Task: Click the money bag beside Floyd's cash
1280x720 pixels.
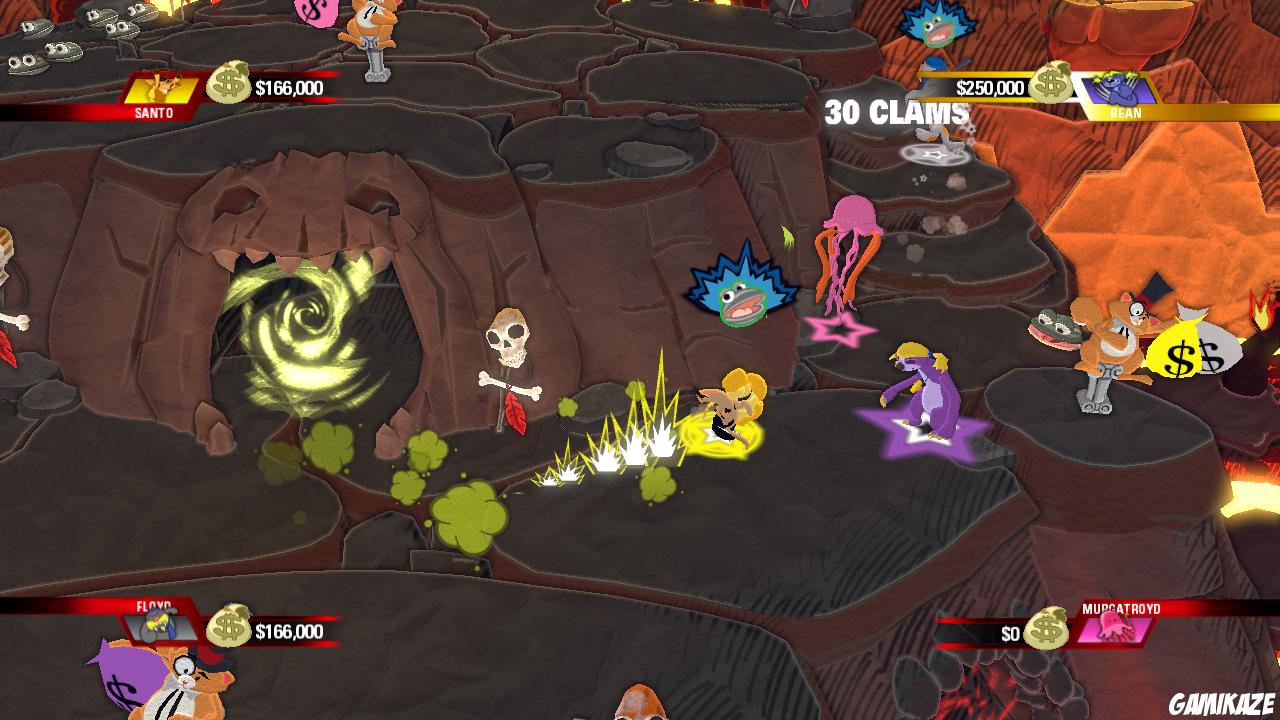Action: 228,626
